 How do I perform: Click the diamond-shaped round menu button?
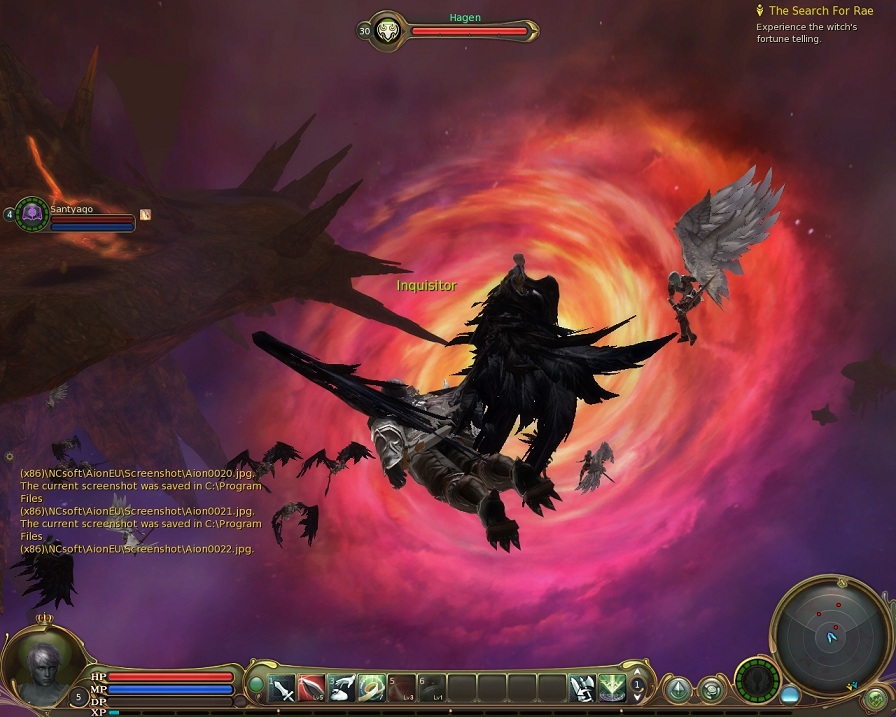coord(679,689)
